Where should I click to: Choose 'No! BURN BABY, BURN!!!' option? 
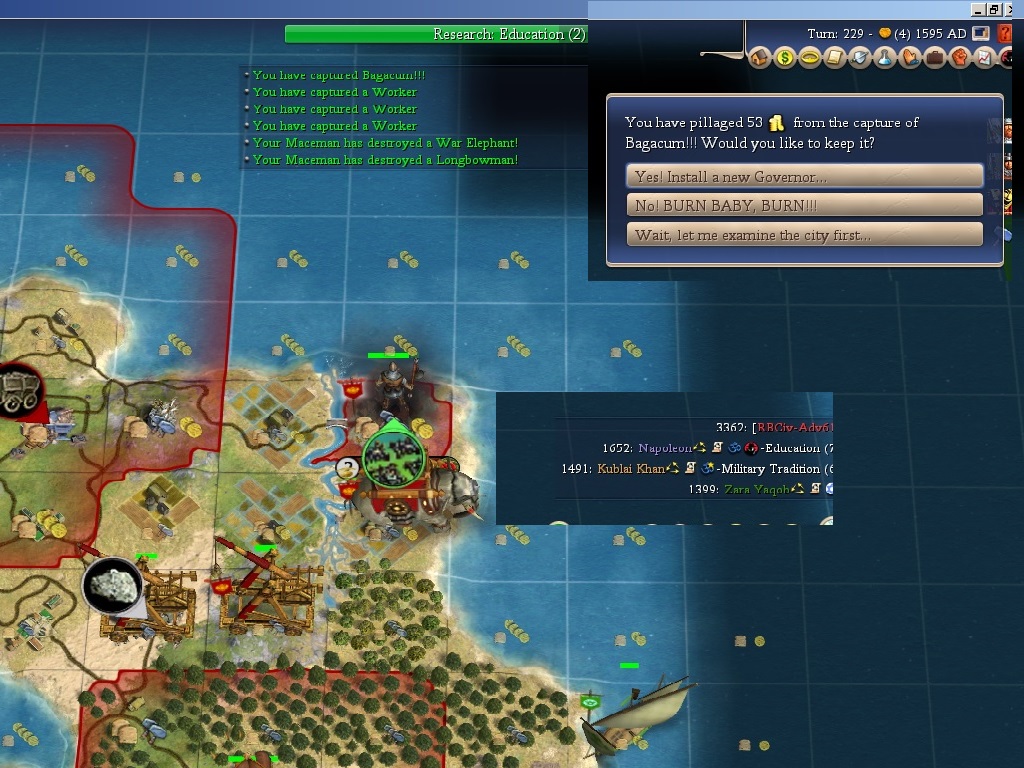tap(805, 206)
